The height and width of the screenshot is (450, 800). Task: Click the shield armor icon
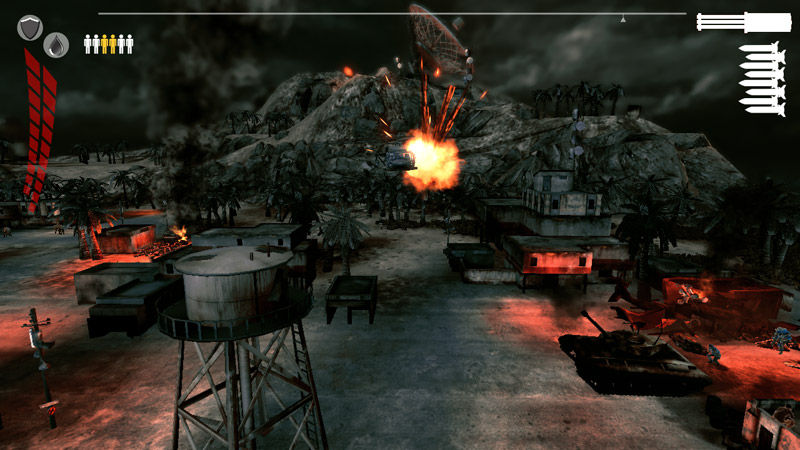click(30, 27)
